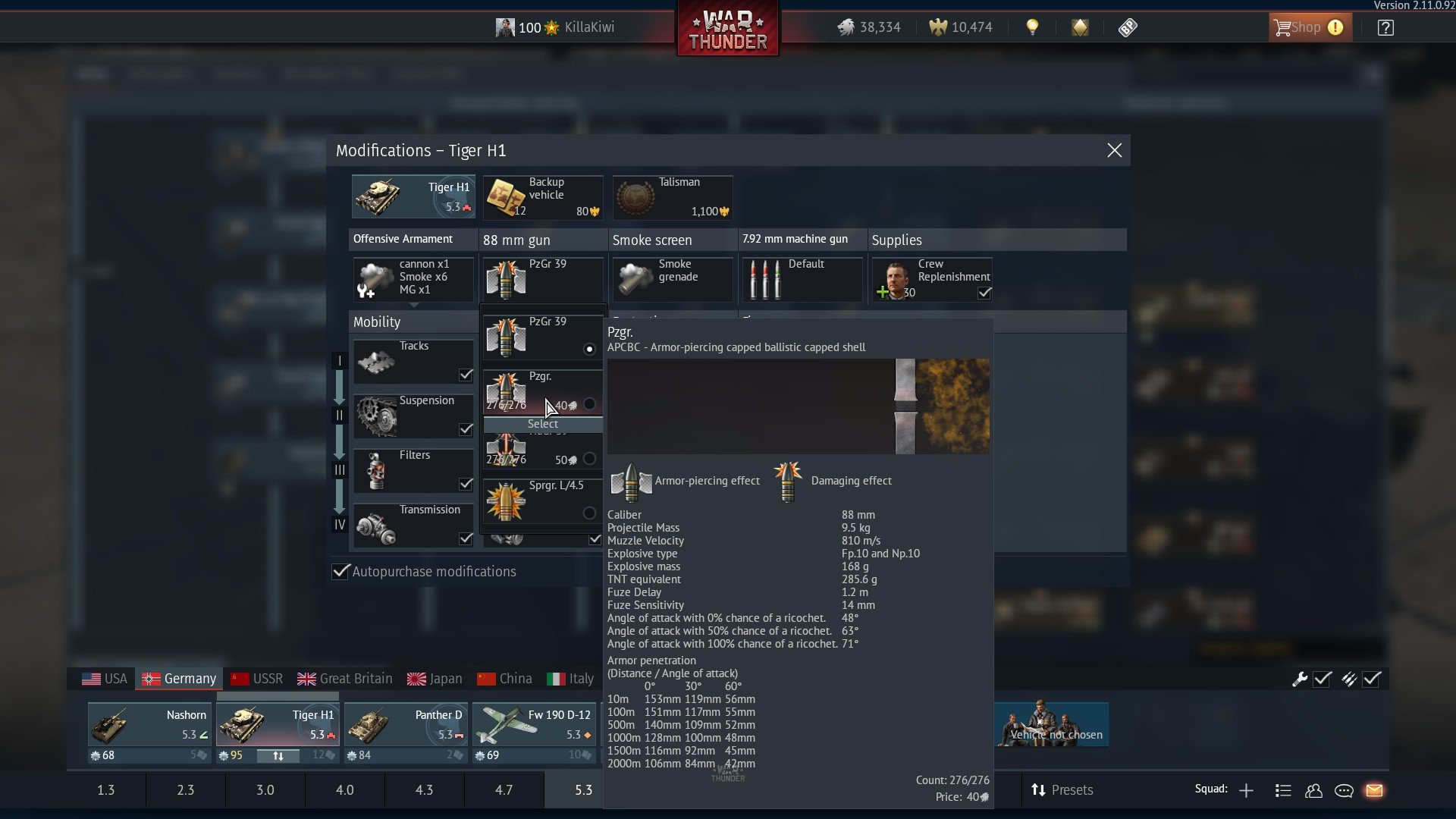The image size is (1456, 819).
Task: Click the help question mark icon
Action: 1385,27
